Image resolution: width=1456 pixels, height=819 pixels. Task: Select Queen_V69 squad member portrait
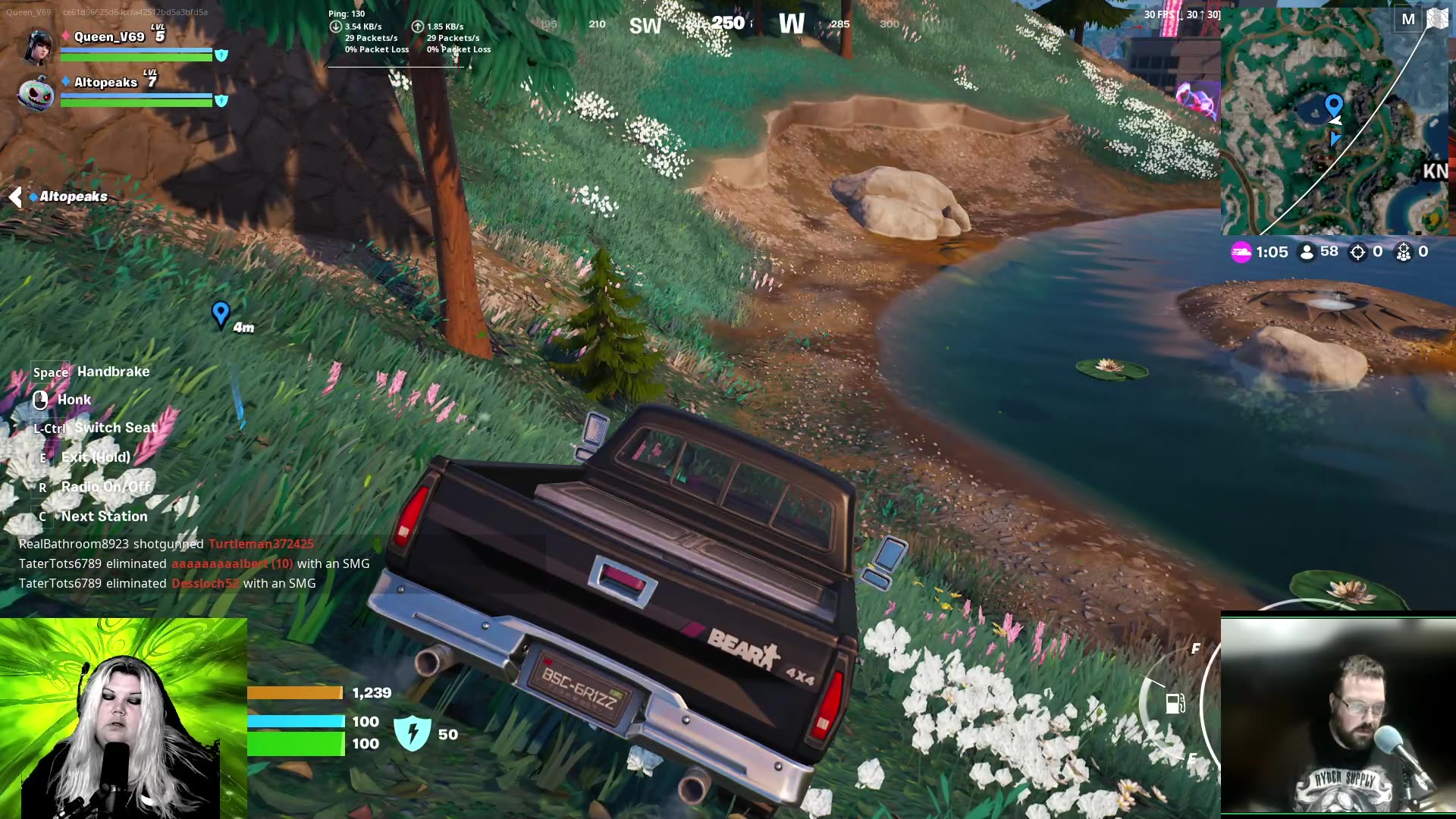point(38,45)
